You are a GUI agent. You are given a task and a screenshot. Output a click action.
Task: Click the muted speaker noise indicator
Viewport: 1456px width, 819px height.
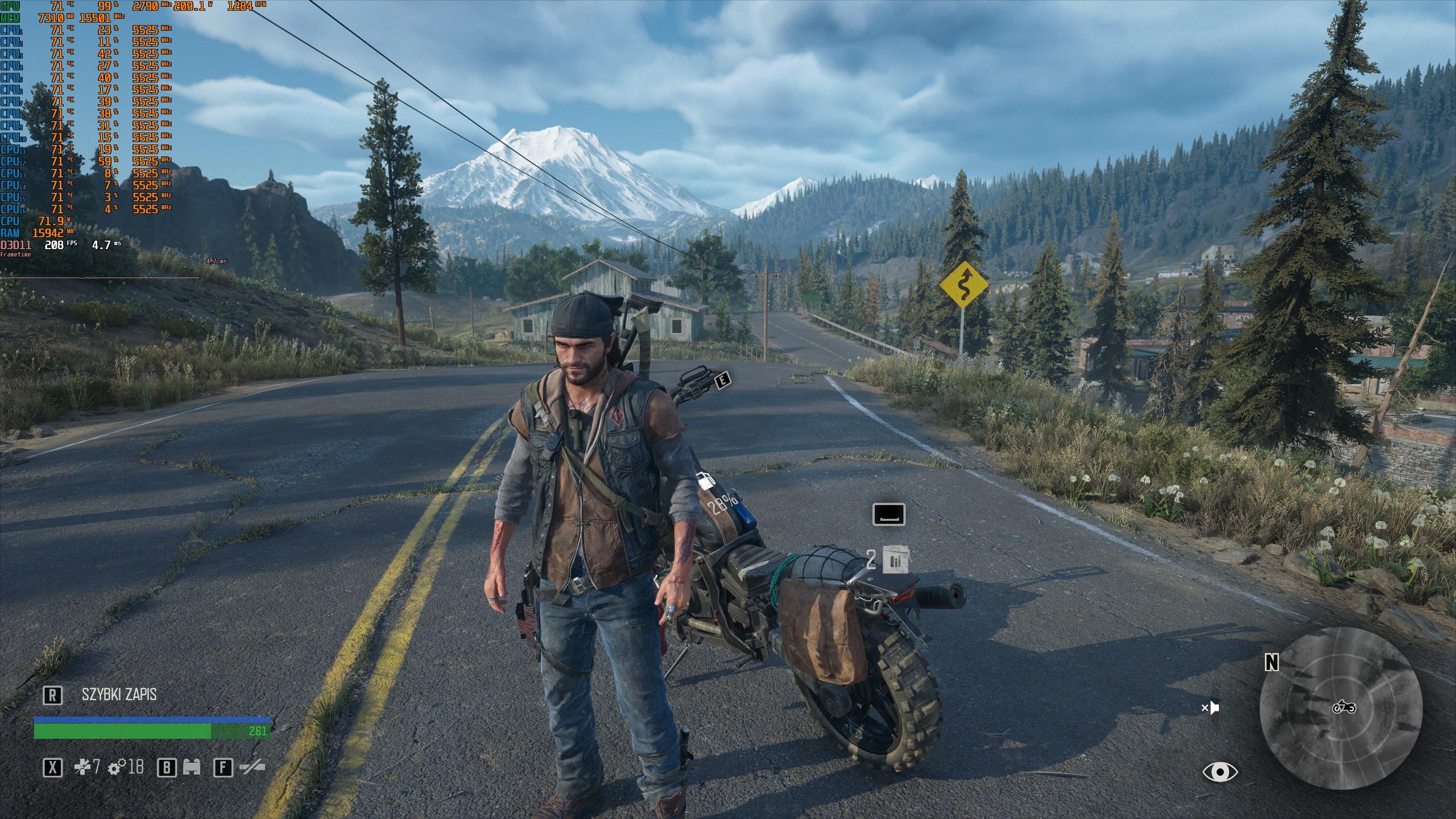[1210, 708]
